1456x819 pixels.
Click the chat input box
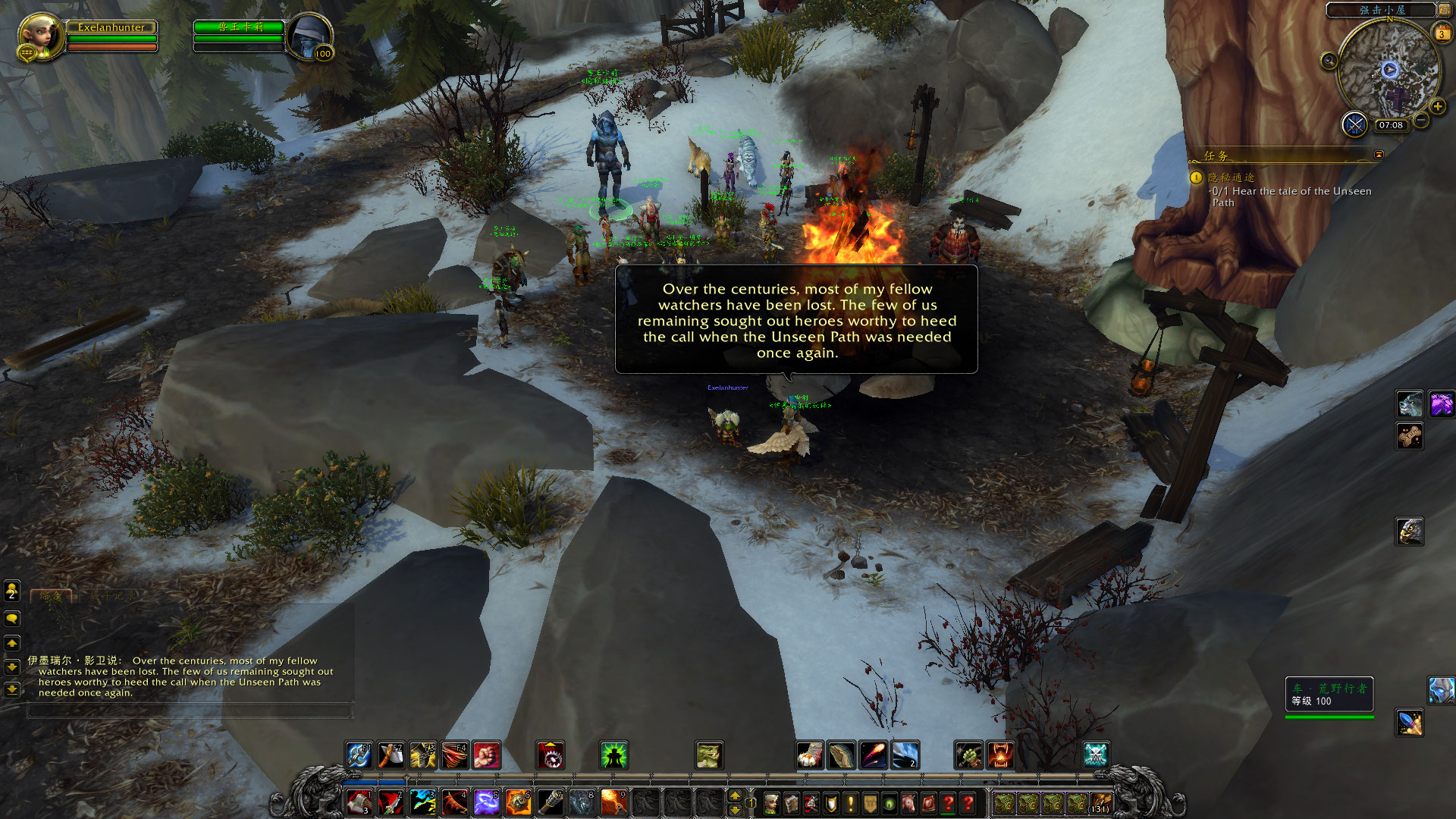pos(190,711)
